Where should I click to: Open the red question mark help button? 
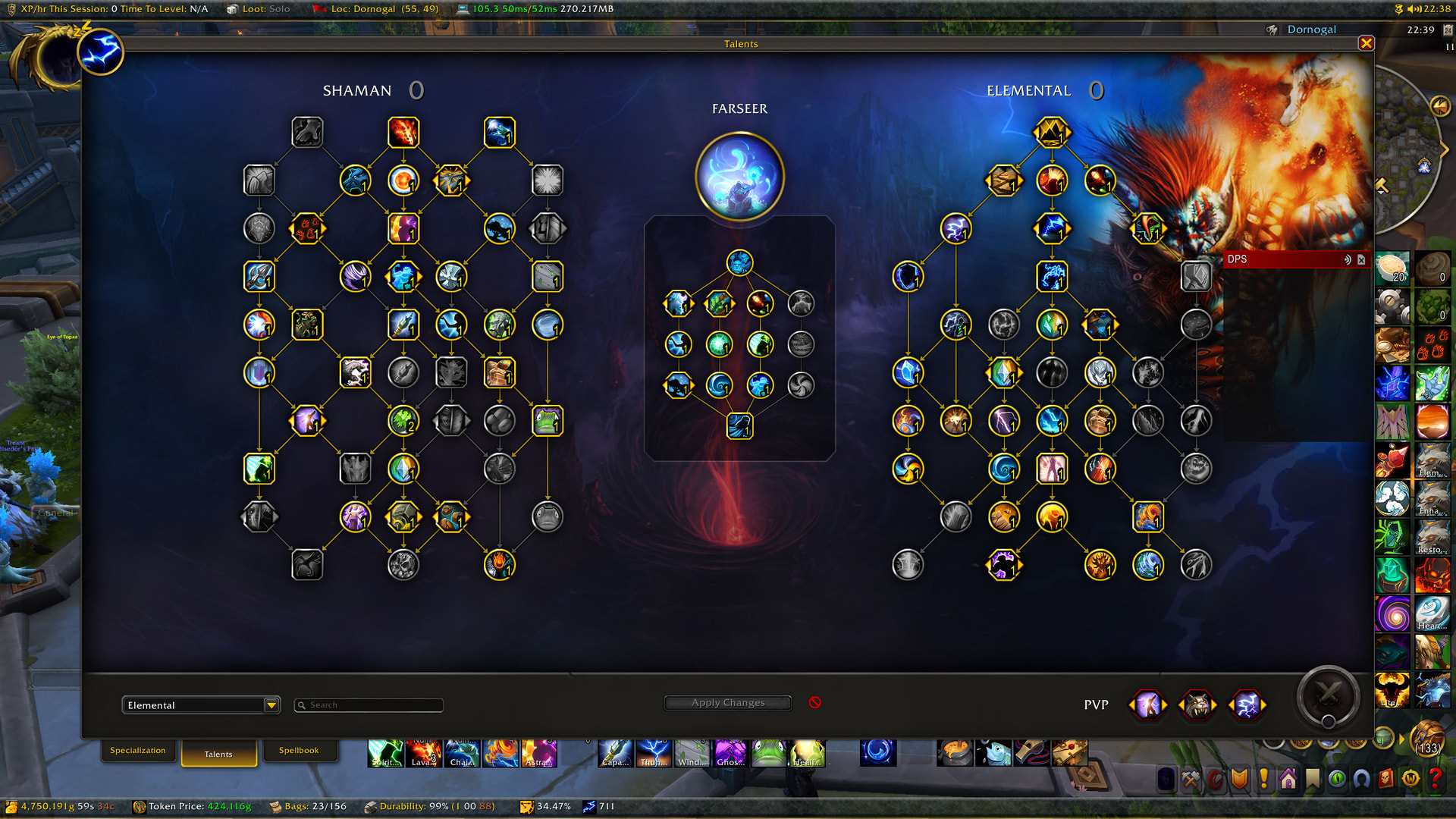point(1435,780)
